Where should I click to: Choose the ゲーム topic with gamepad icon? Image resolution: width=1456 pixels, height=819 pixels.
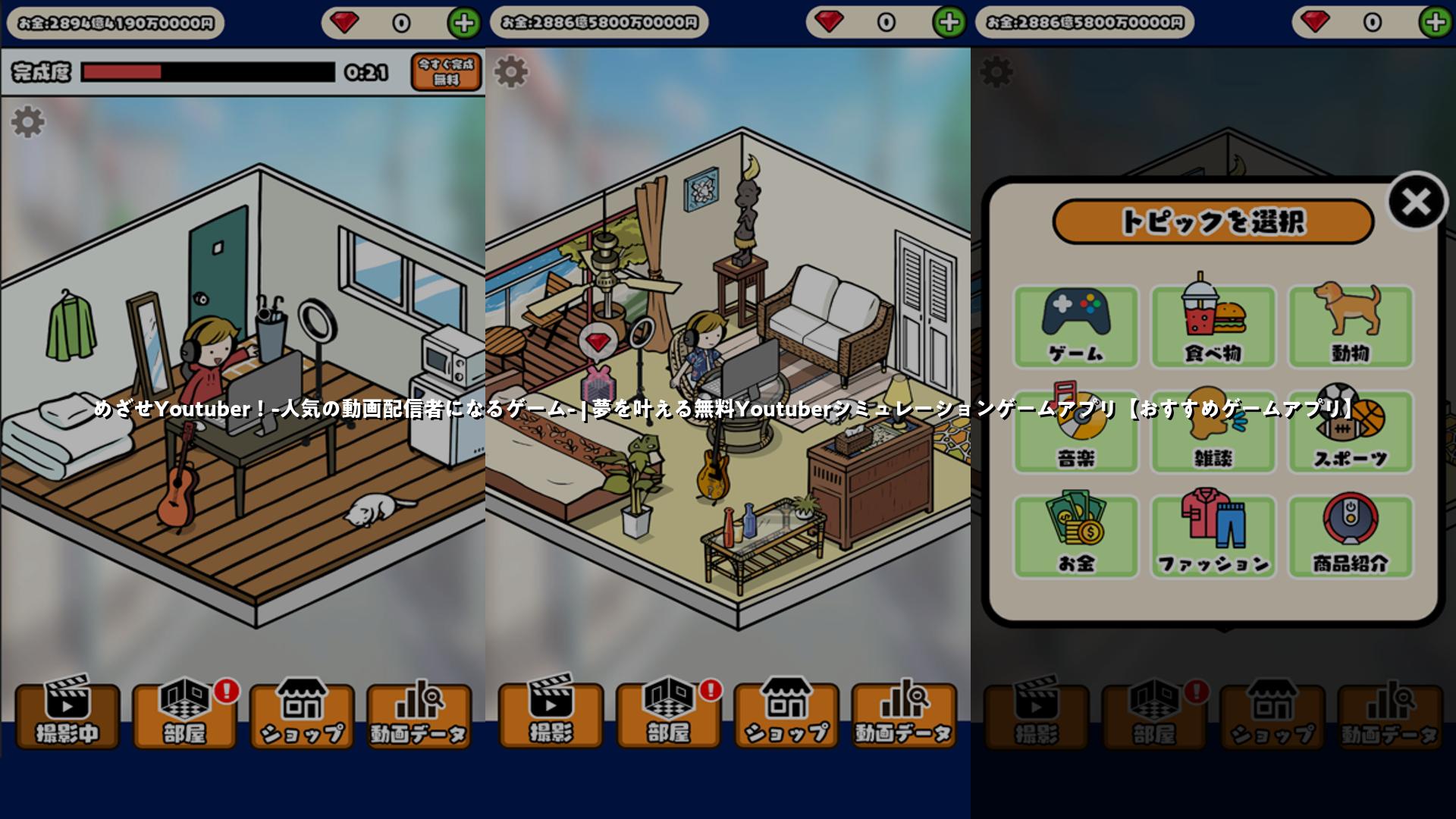click(x=1075, y=327)
